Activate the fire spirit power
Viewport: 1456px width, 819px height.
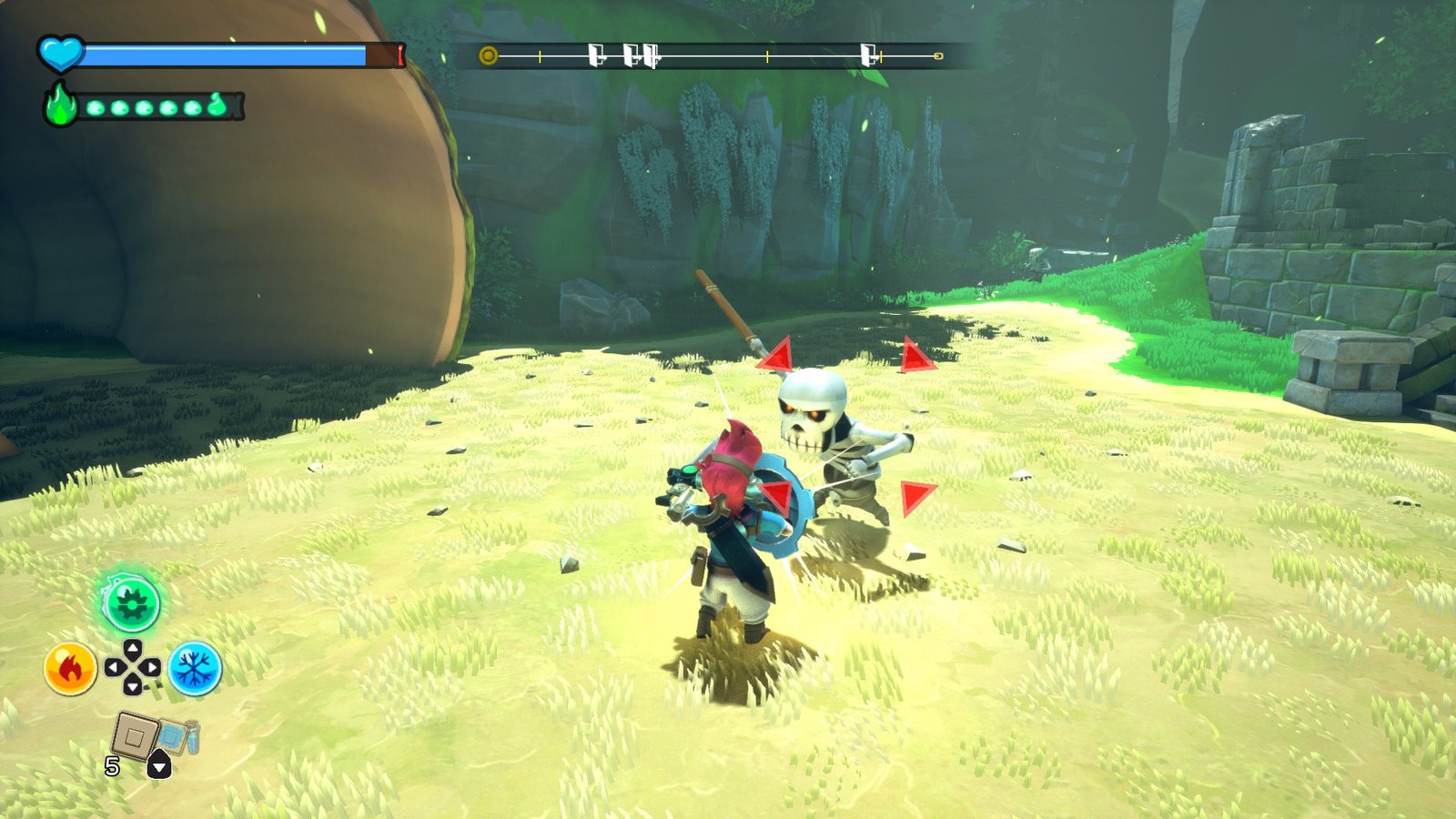(x=70, y=669)
